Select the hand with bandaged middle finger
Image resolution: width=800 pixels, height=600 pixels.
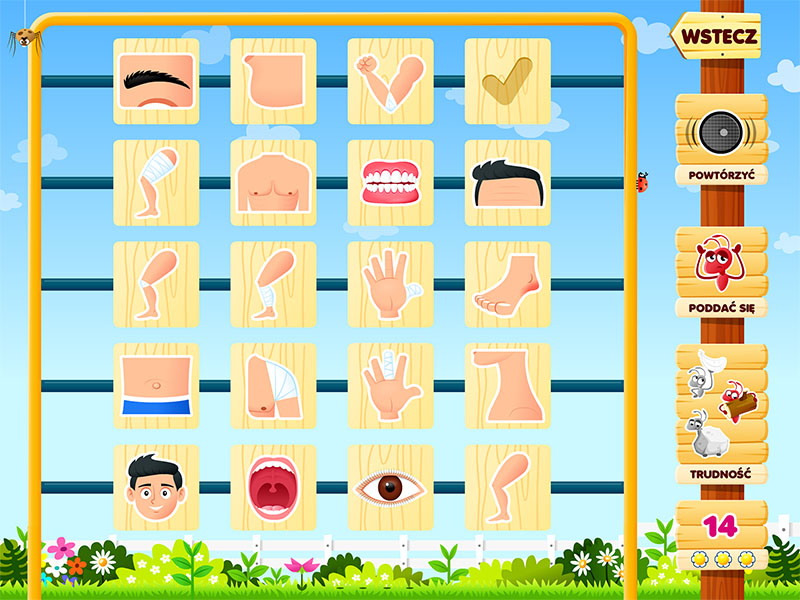point(390,385)
